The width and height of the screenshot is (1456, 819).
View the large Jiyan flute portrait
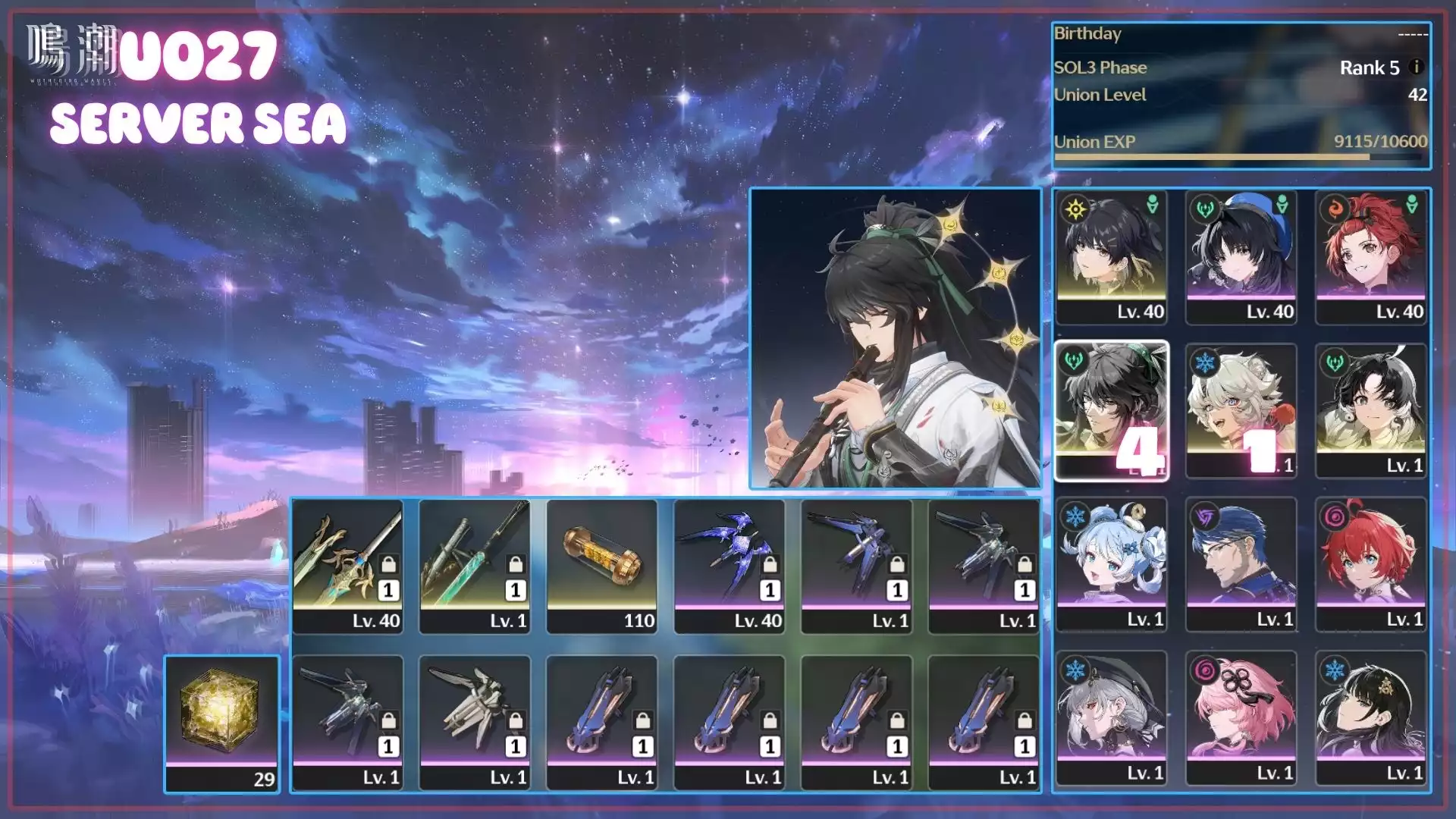[x=896, y=338]
